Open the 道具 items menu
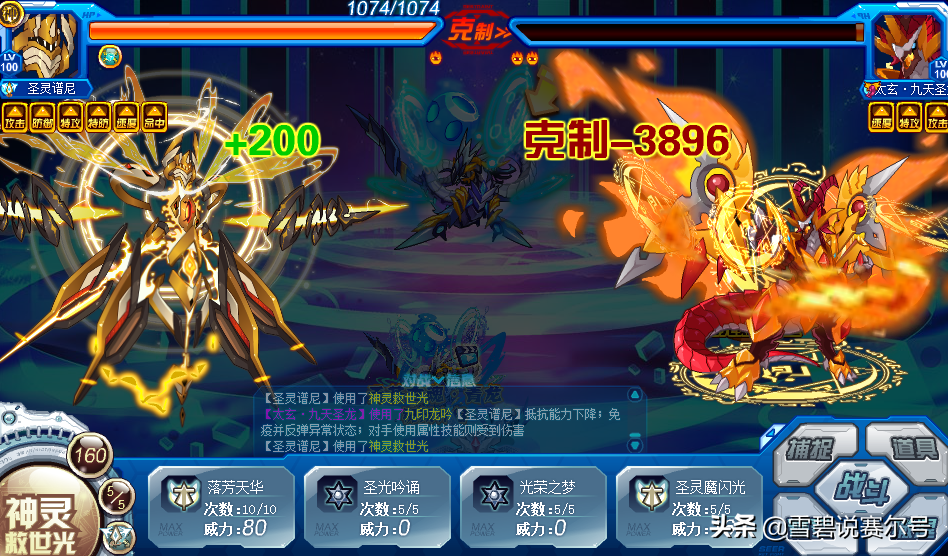The width and height of the screenshot is (948, 556). tap(908, 448)
